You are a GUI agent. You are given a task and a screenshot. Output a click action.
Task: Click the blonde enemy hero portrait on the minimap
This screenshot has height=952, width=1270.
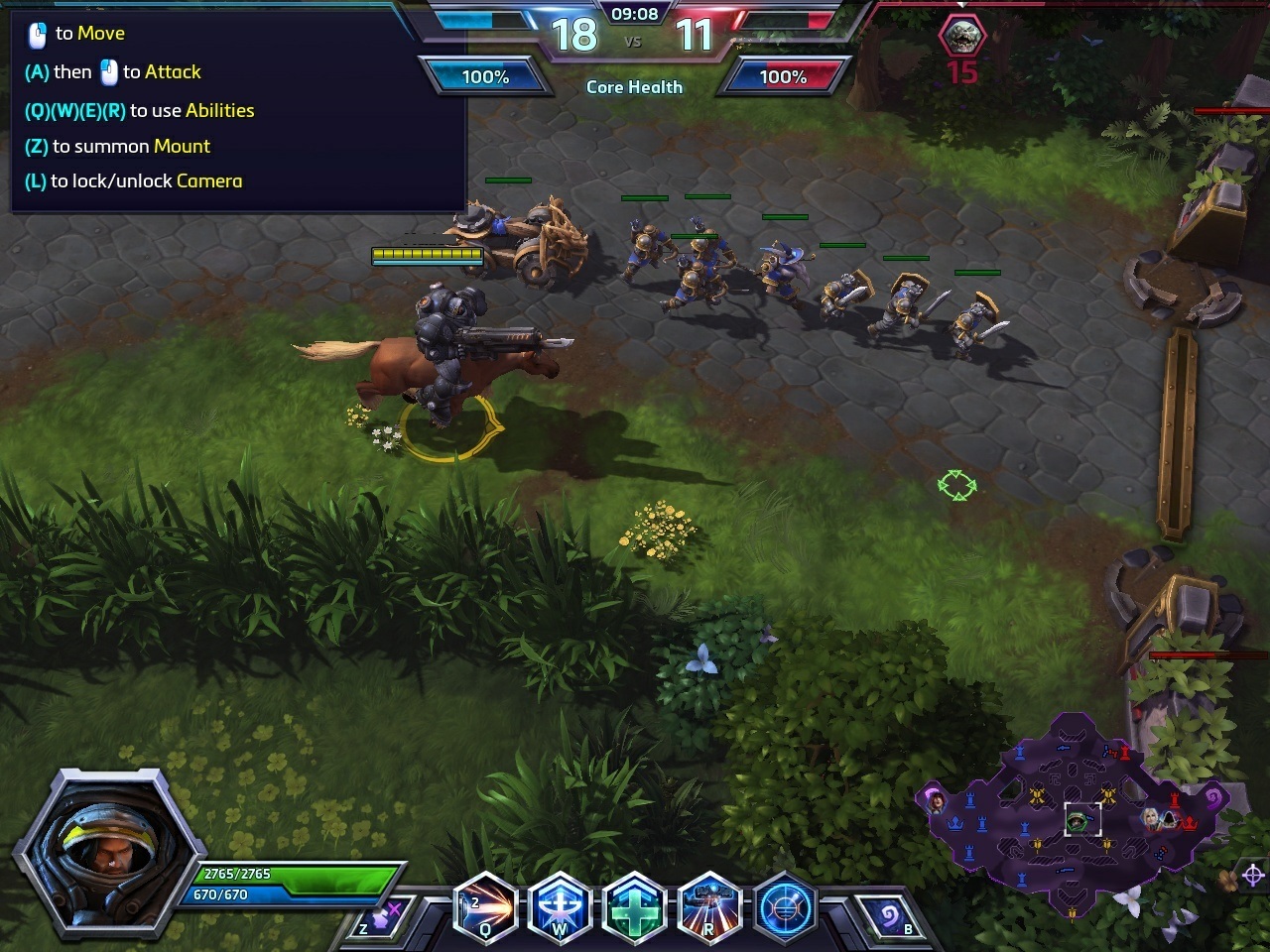coord(1149,818)
